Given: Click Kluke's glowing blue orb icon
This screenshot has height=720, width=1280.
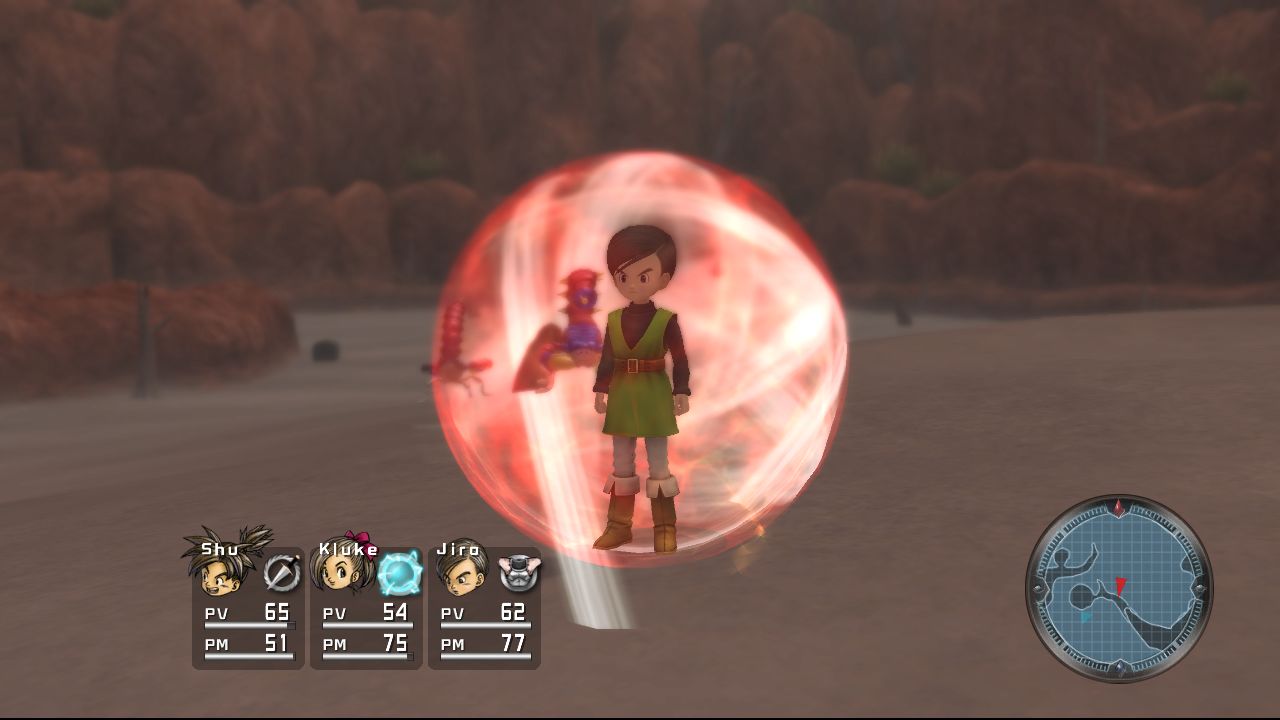Looking at the screenshot, I should (399, 574).
